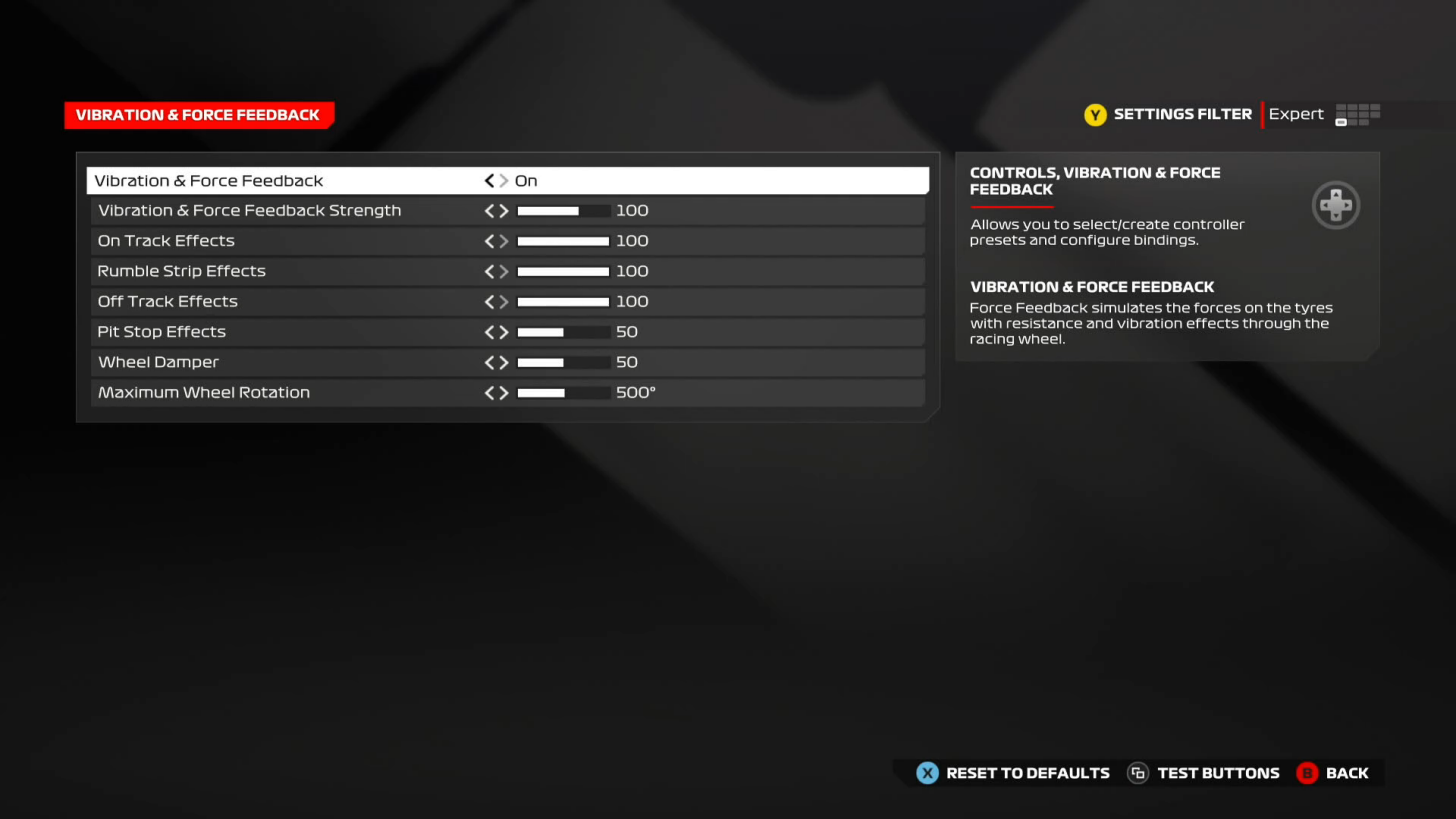Click the blue X icon near Reset to Defaults

click(927, 772)
